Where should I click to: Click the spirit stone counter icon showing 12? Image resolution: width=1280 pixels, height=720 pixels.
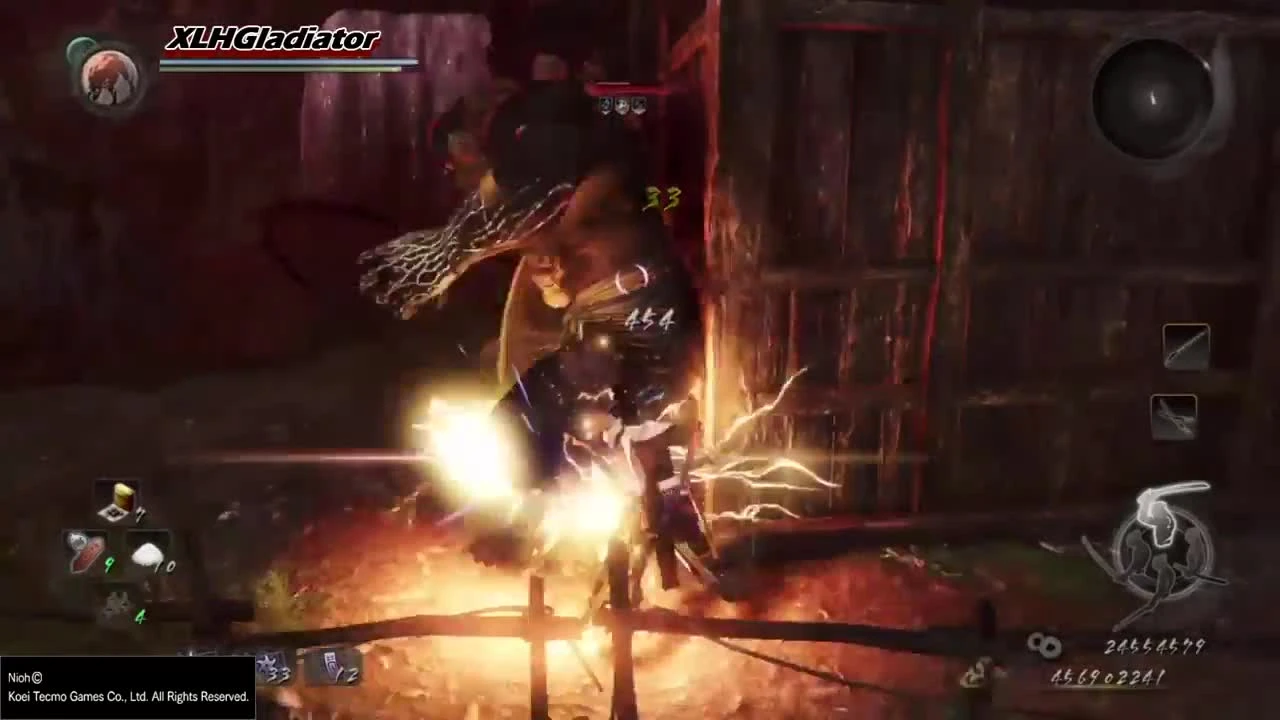tap(333, 668)
